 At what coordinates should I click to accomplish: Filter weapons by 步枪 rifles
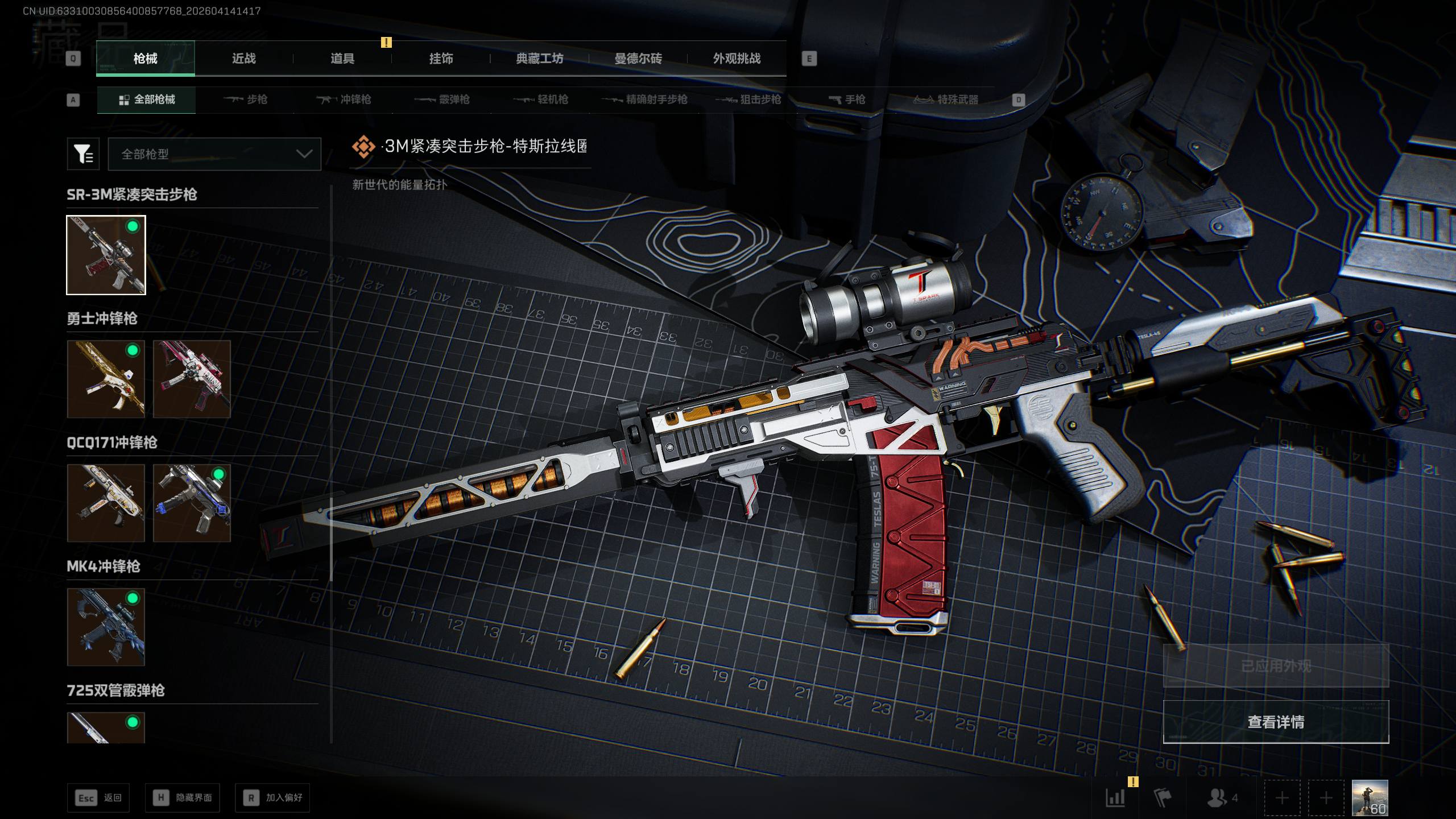click(x=245, y=100)
